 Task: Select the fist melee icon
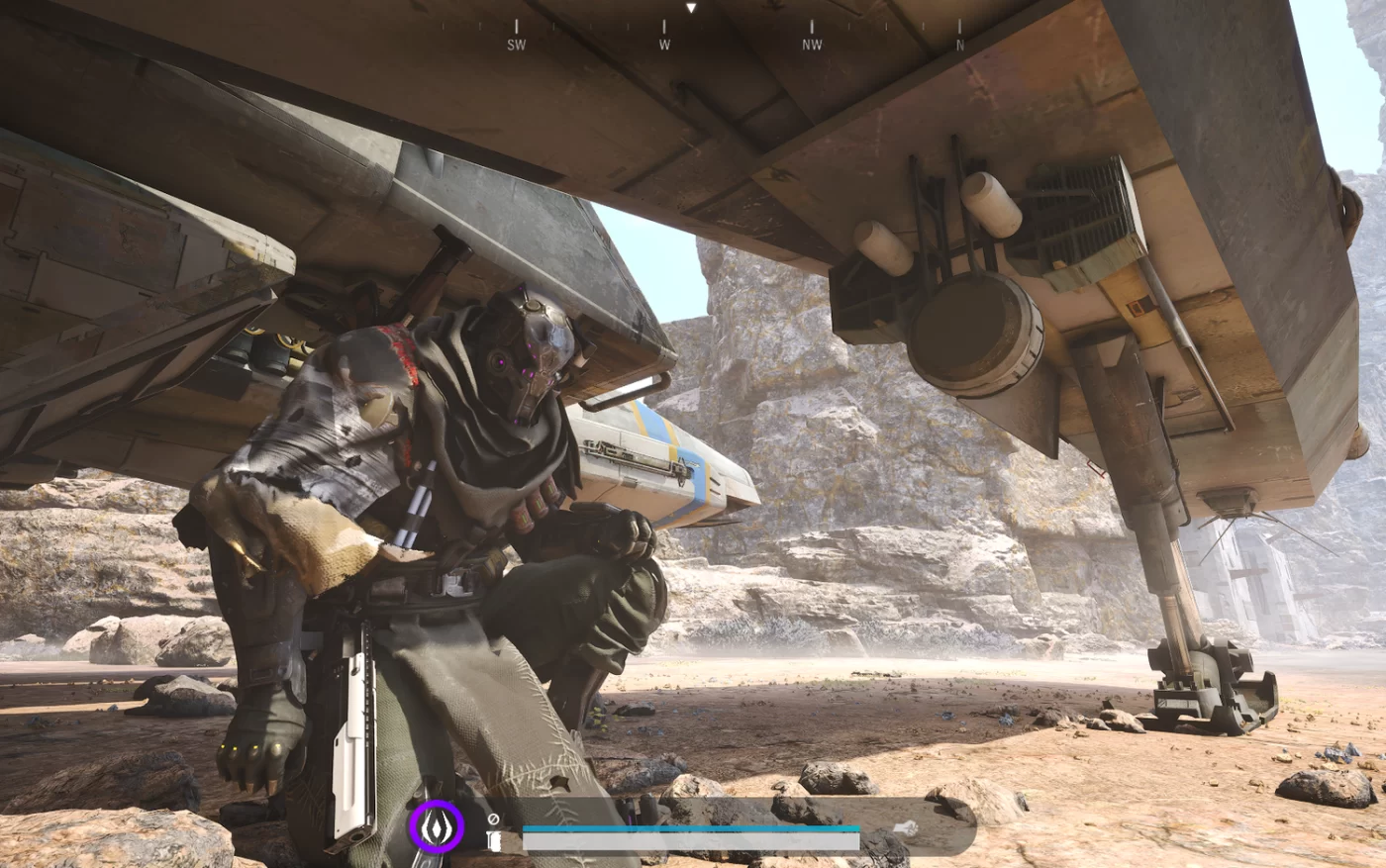tap(494, 841)
